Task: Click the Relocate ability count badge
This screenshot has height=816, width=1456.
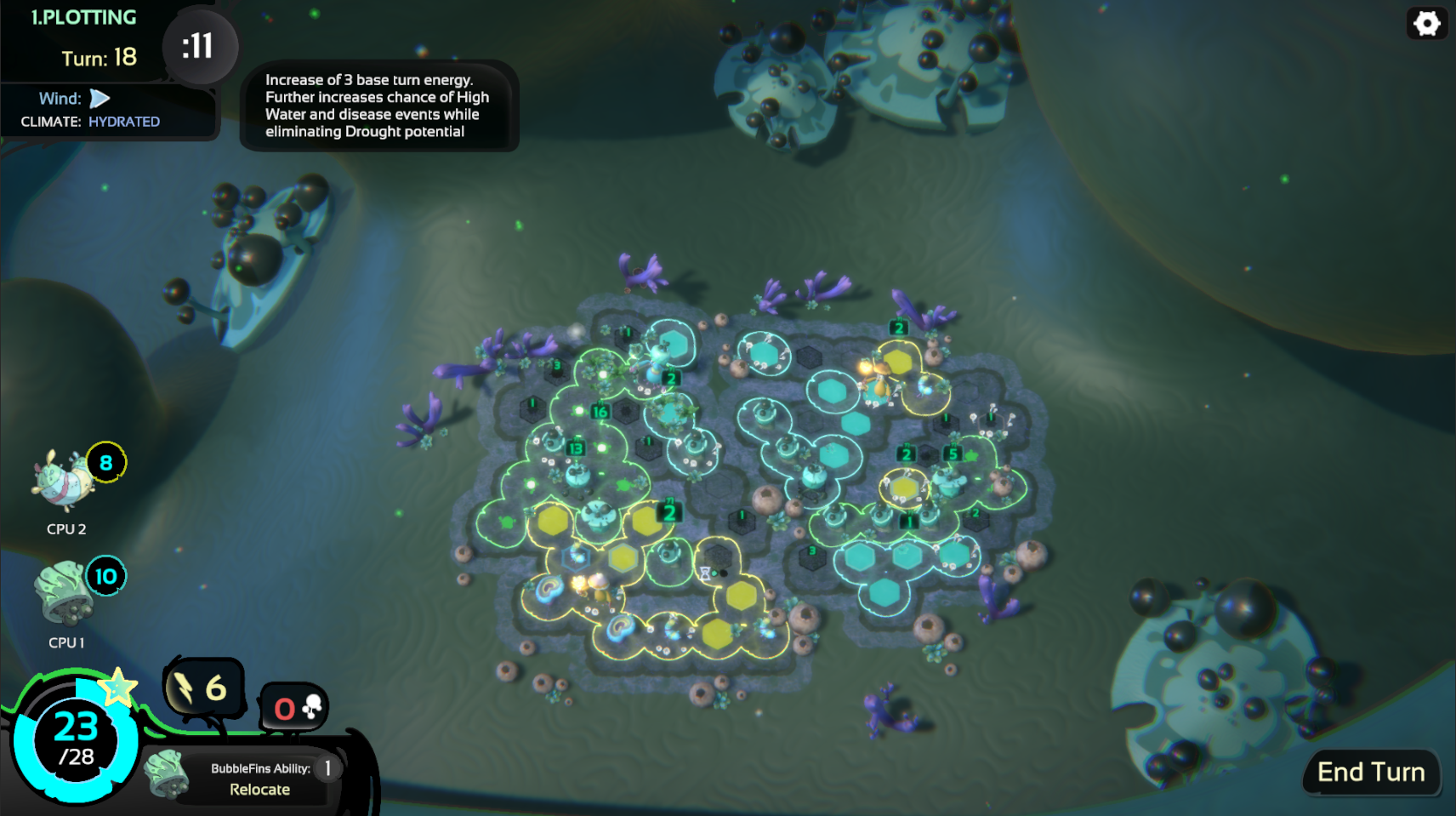Action: coord(327,767)
